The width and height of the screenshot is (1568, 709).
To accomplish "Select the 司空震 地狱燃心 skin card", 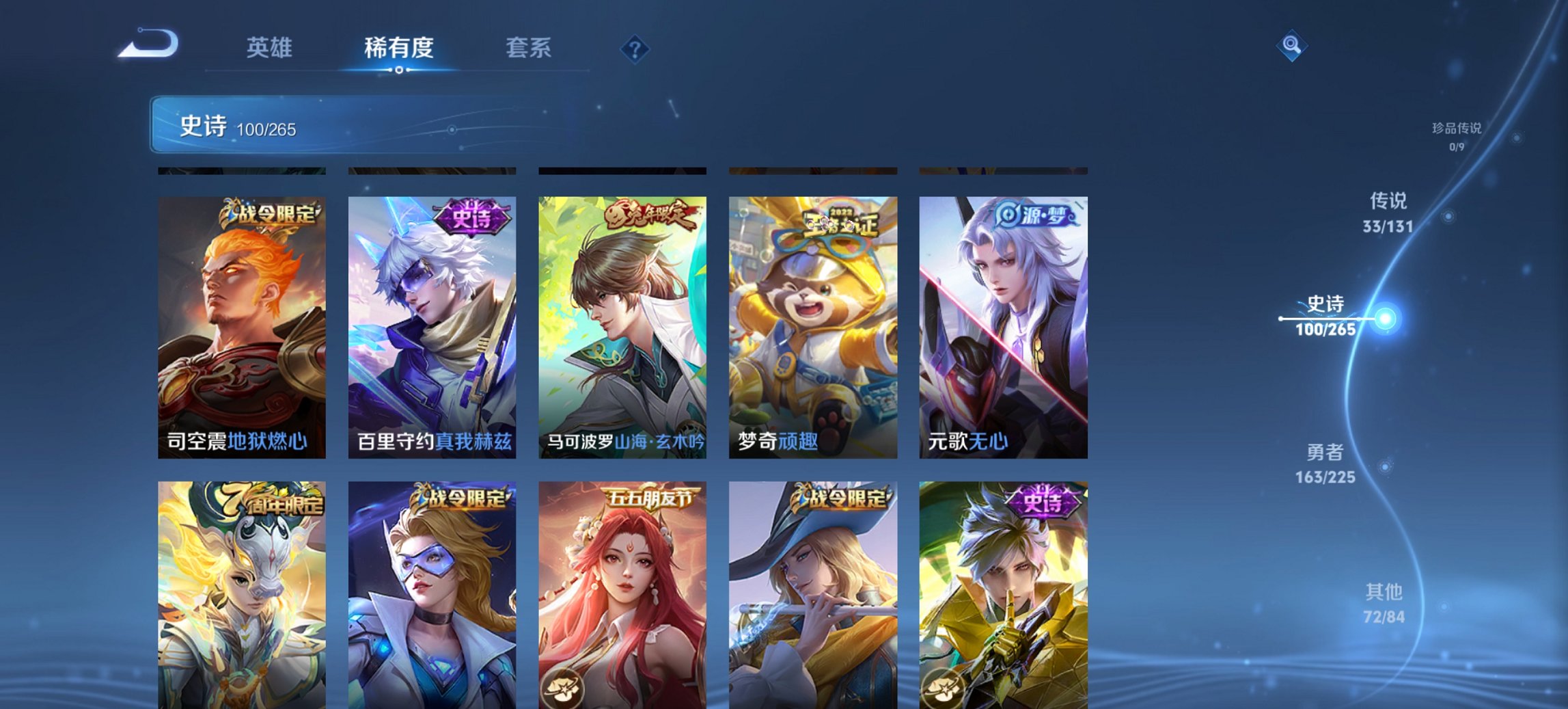I will pos(240,321).
